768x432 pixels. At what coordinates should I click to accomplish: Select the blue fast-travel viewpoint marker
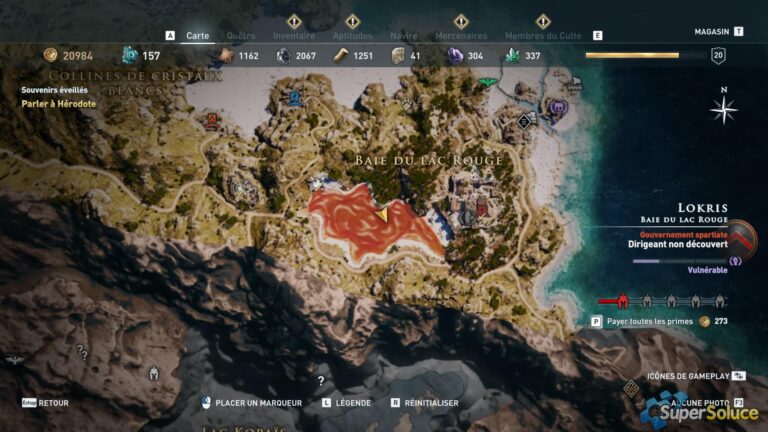click(x=296, y=98)
